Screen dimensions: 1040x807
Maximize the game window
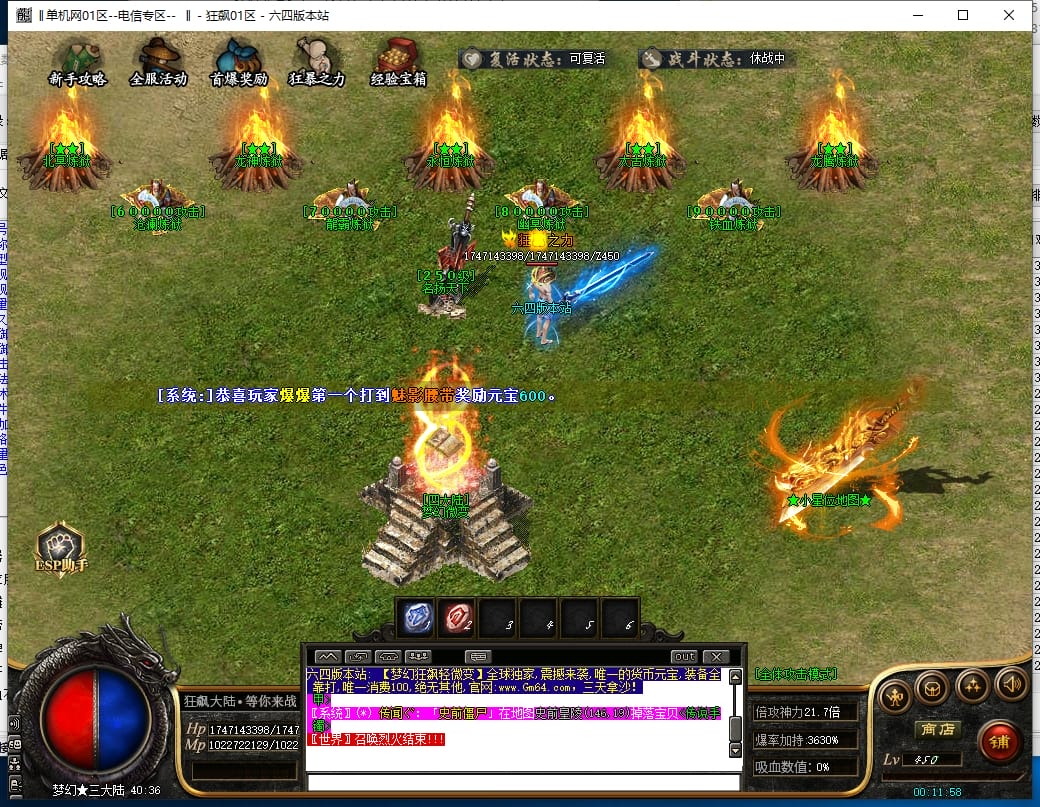tap(963, 15)
